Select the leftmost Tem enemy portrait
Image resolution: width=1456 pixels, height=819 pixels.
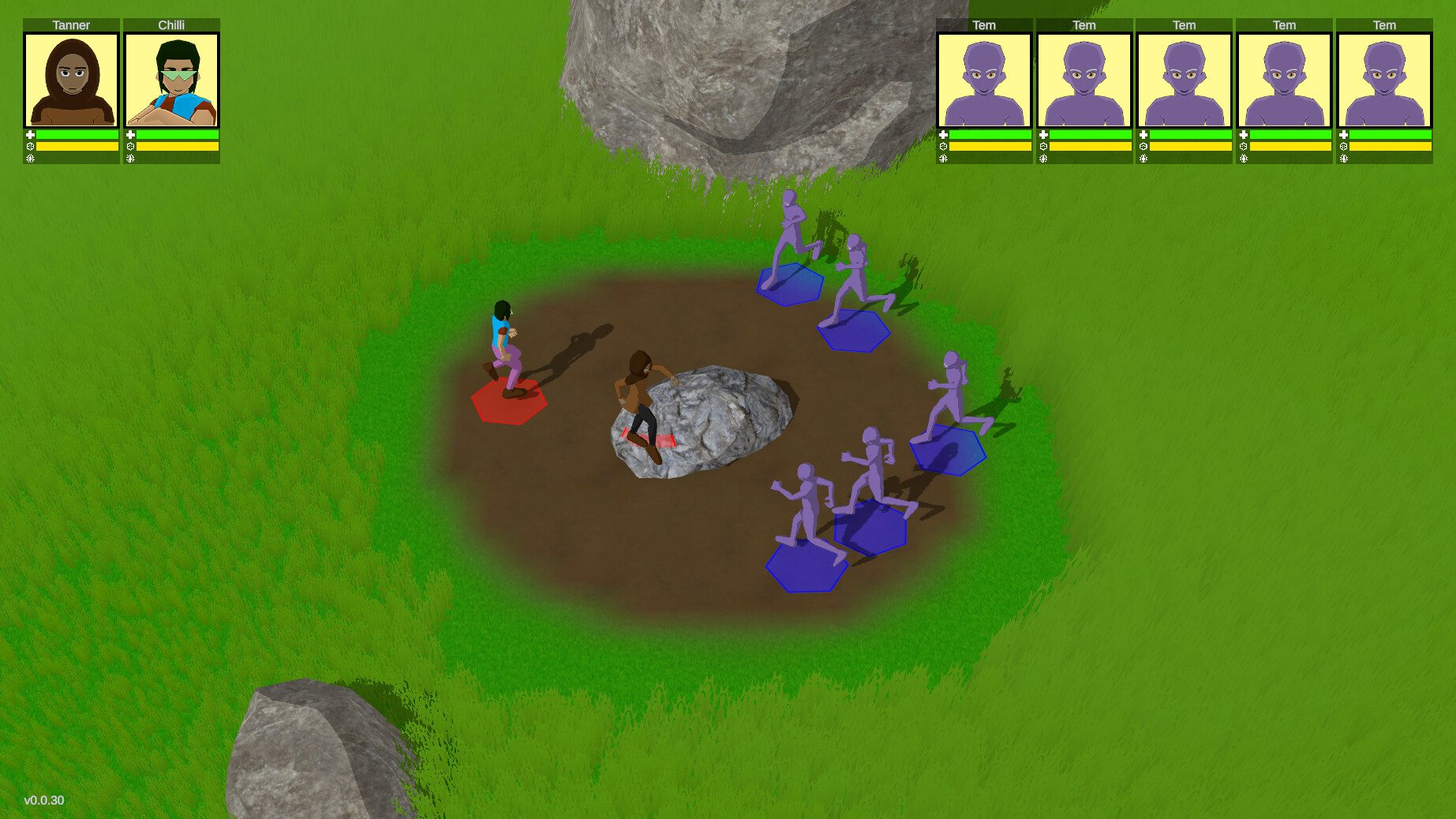pos(983,79)
